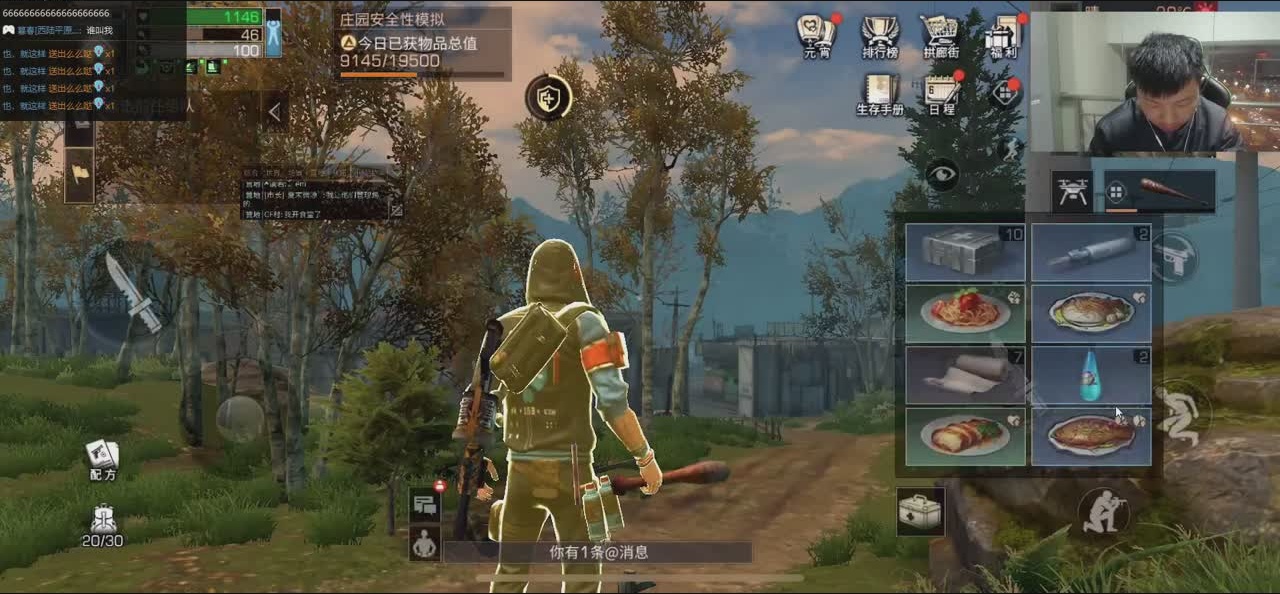Use the bandage roll item
The height and width of the screenshot is (594, 1280).
pyautogui.click(x=965, y=375)
